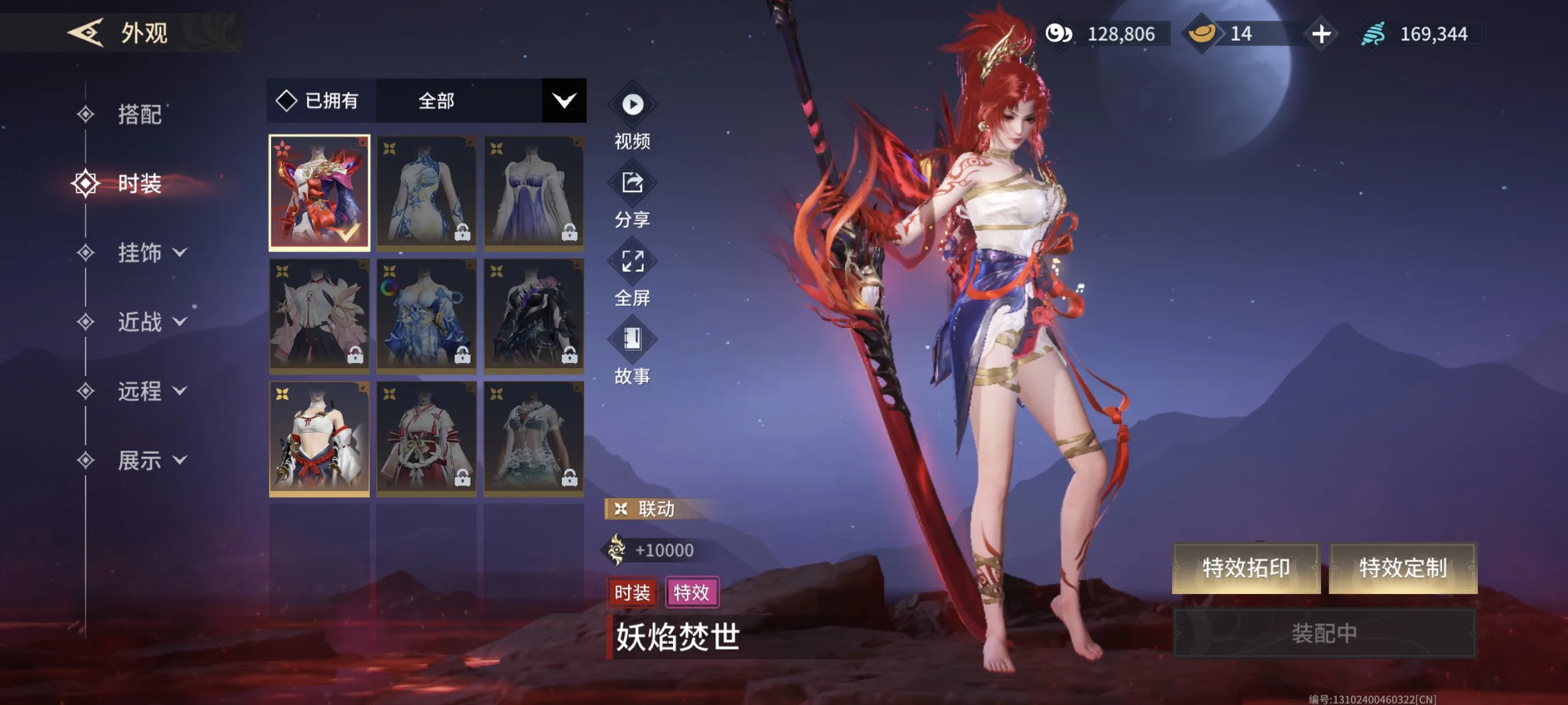Go back using the 外观 arrow

click(85, 32)
